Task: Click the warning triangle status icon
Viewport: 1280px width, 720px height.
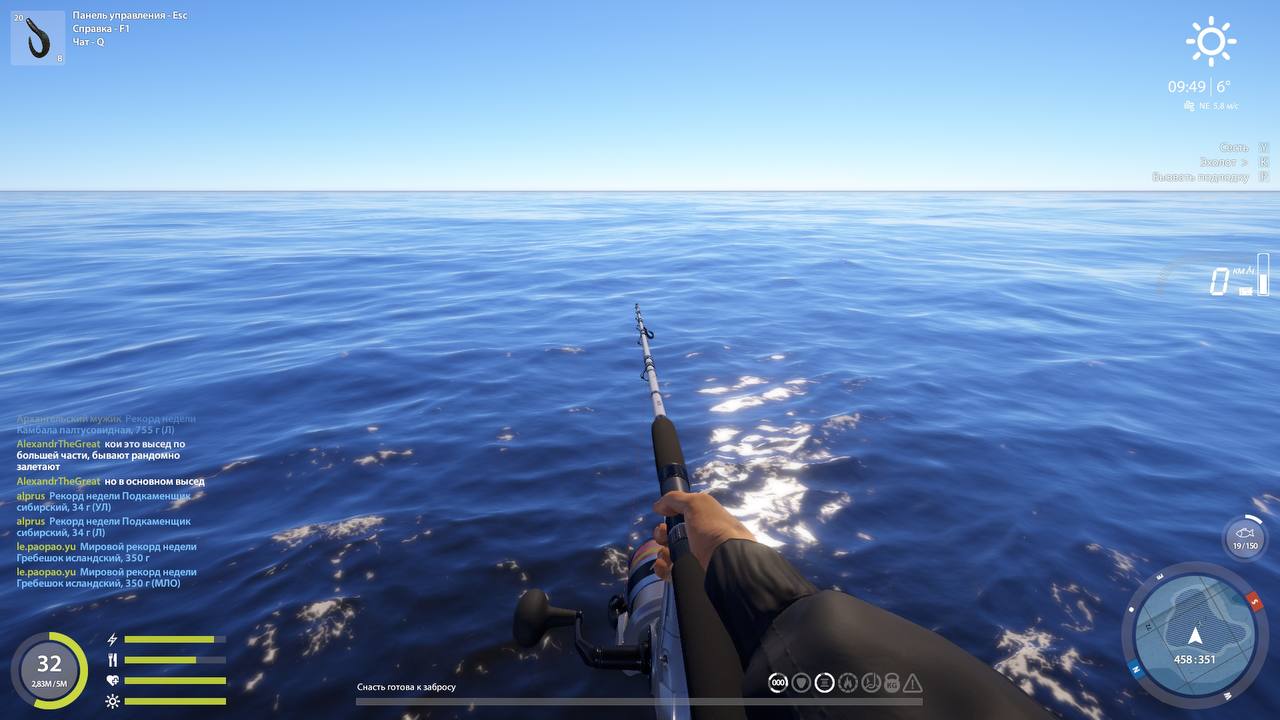Action: click(914, 682)
